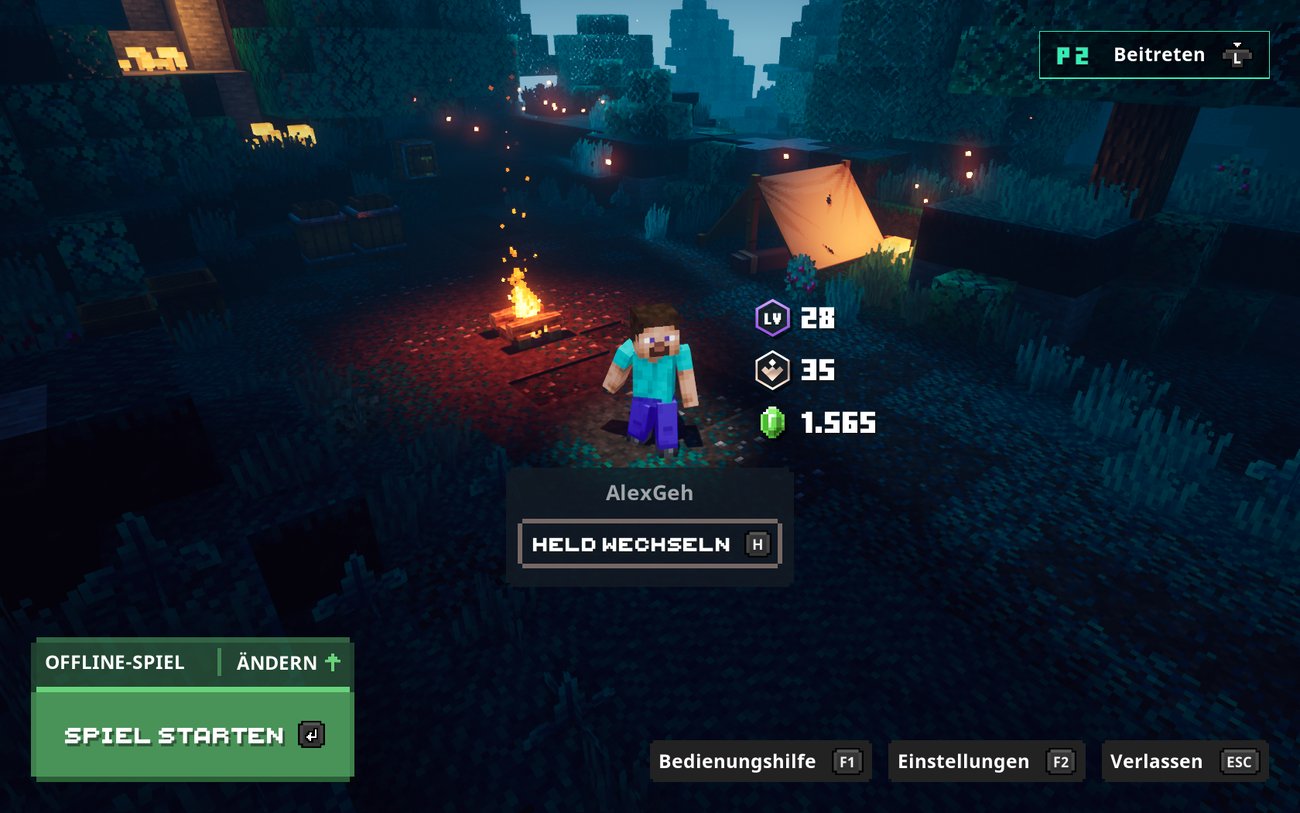The height and width of the screenshot is (813, 1300).
Task: Click the ESC key icon beside Verlassen
Action: point(1240,761)
